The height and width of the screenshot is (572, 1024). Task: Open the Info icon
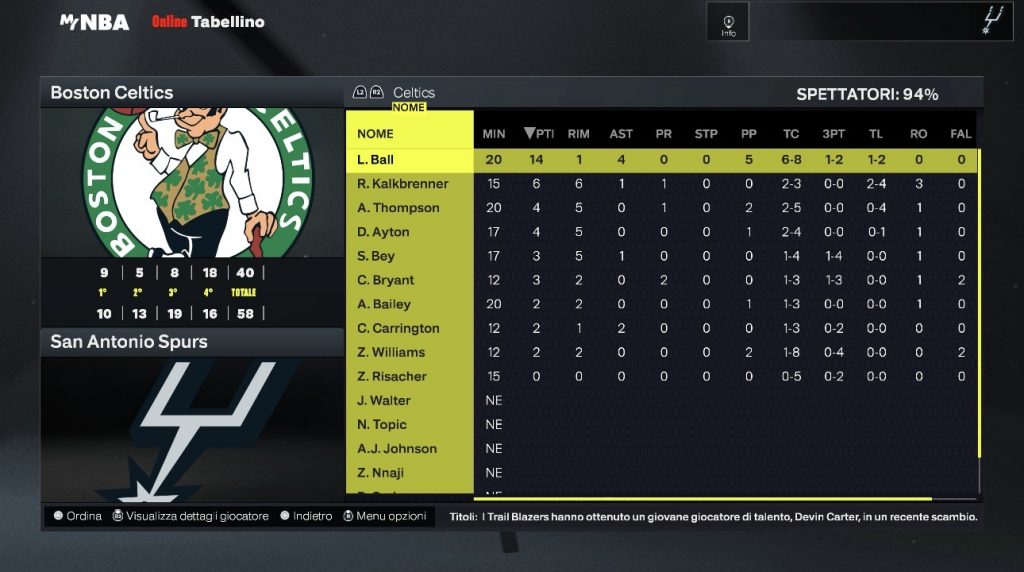tap(728, 23)
